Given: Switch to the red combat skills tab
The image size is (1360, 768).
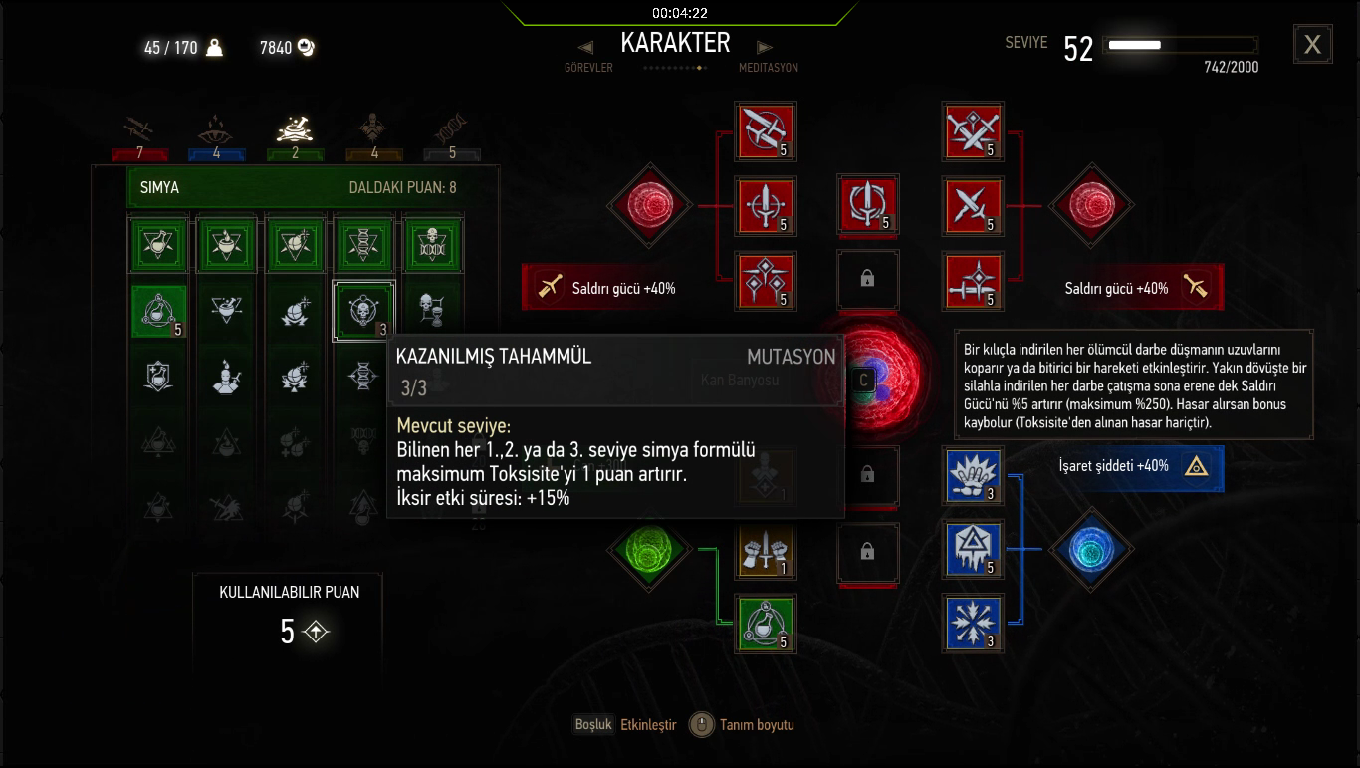Looking at the screenshot, I should (140, 131).
